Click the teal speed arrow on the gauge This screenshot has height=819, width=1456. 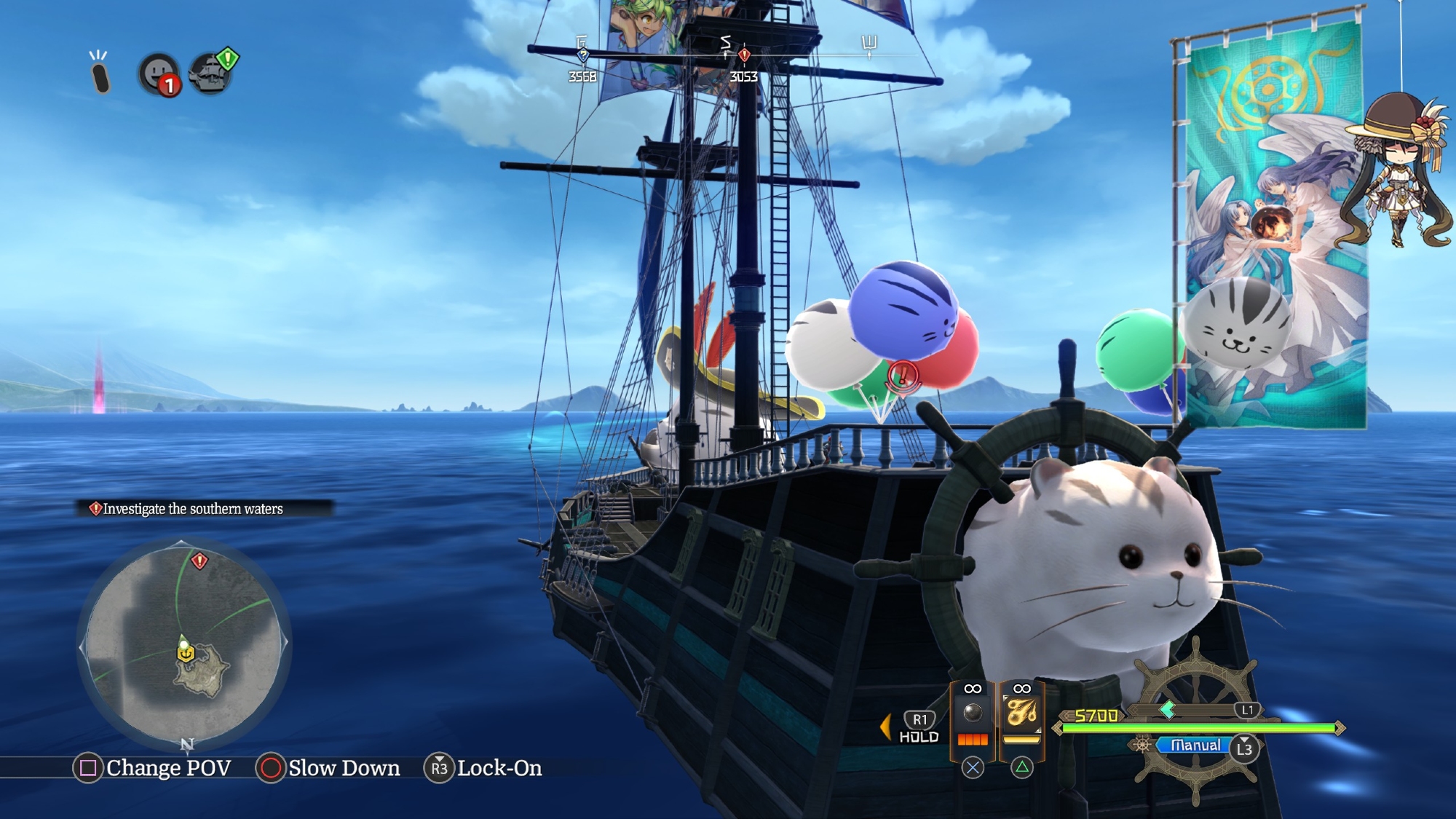pos(1168,710)
